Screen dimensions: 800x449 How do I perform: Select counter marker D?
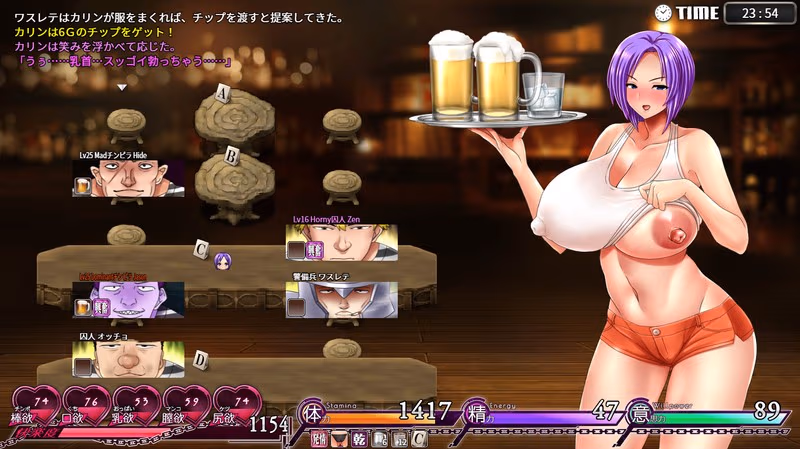[200, 358]
